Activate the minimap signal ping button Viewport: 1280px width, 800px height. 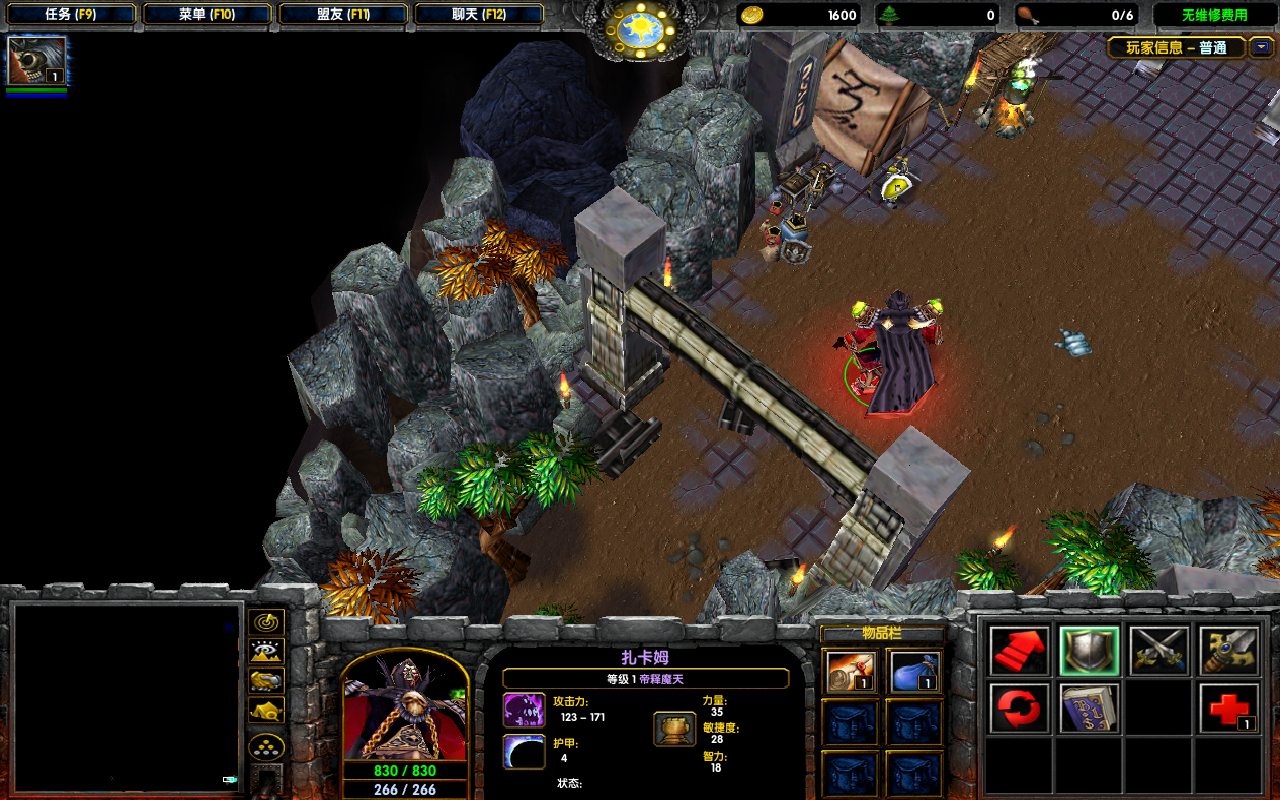pyautogui.click(x=266, y=622)
